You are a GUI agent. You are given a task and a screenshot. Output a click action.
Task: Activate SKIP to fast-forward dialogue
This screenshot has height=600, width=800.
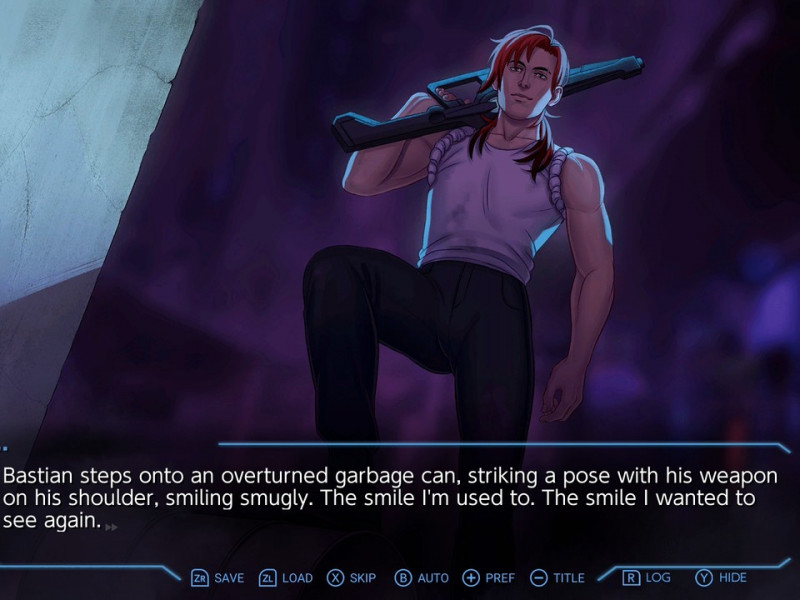click(352, 578)
